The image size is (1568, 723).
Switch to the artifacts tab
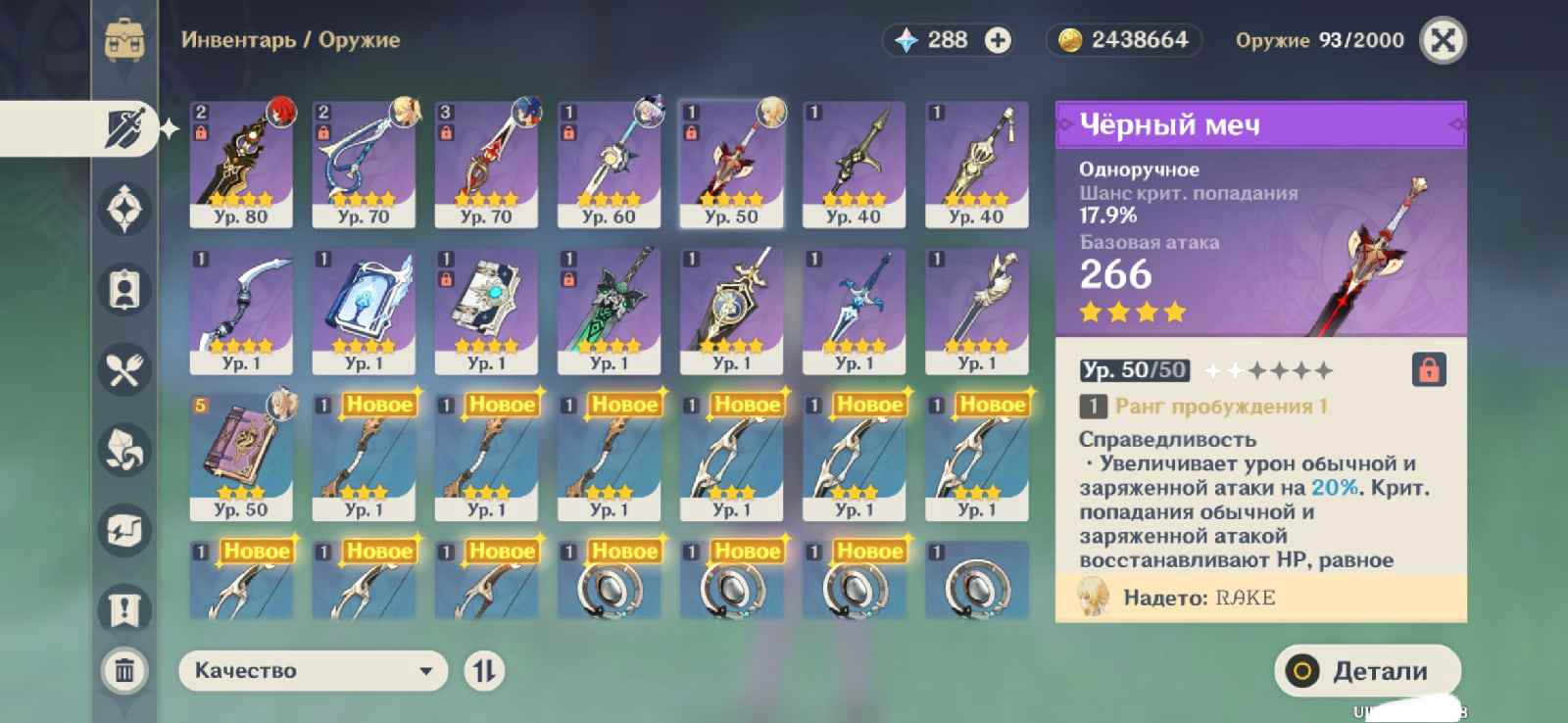click(124, 209)
